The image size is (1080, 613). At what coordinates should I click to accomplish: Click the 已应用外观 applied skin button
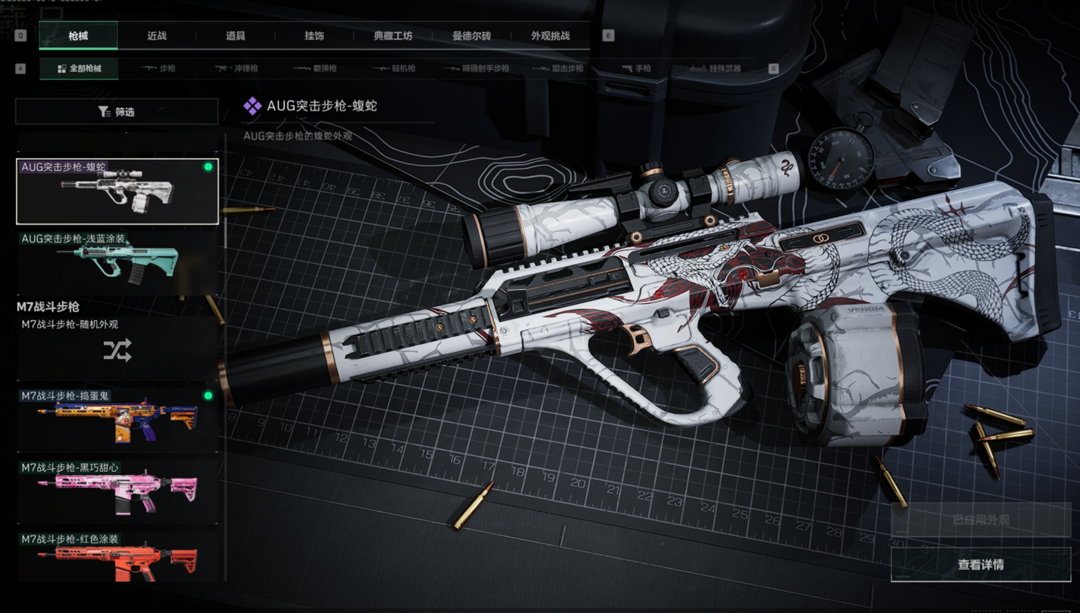click(980, 520)
